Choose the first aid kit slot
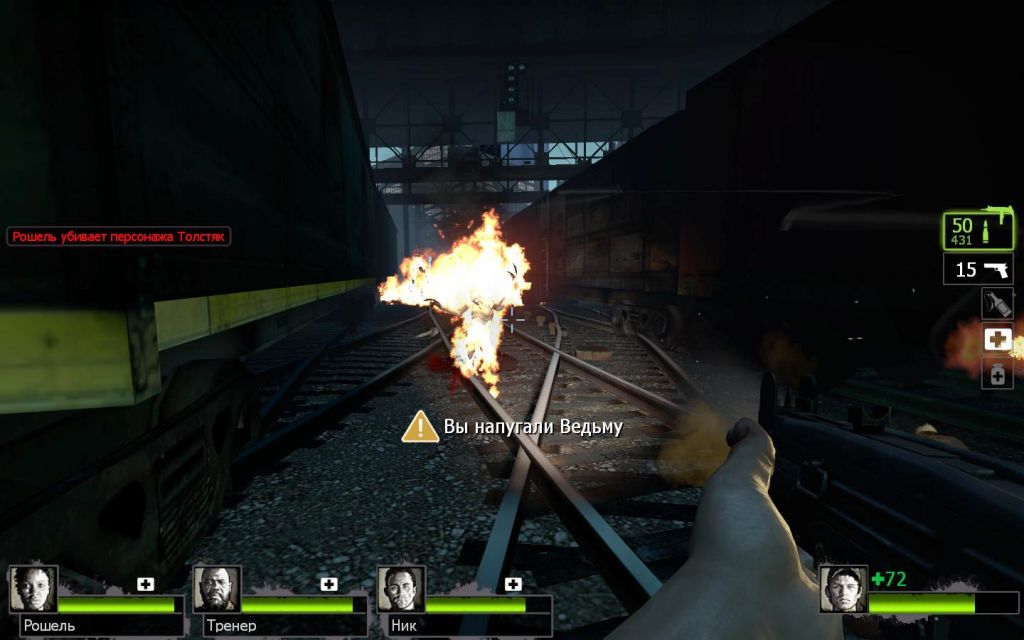 pyautogui.click(x=997, y=339)
